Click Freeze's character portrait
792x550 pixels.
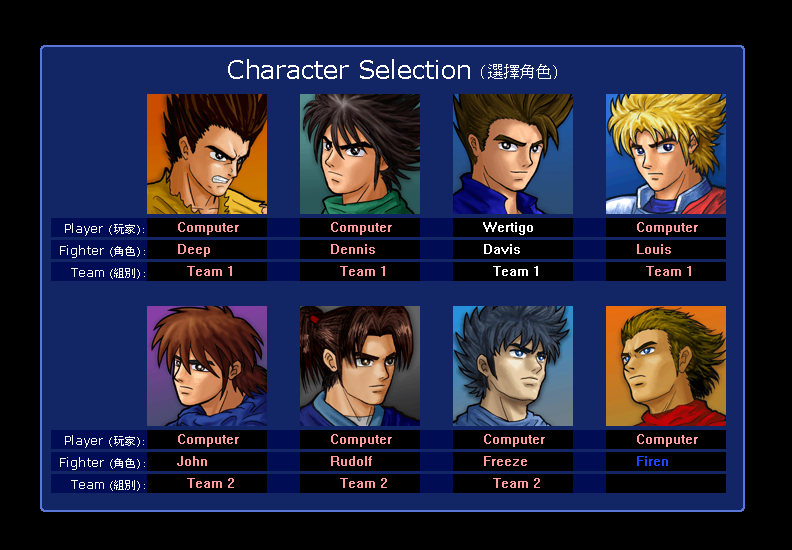513,366
